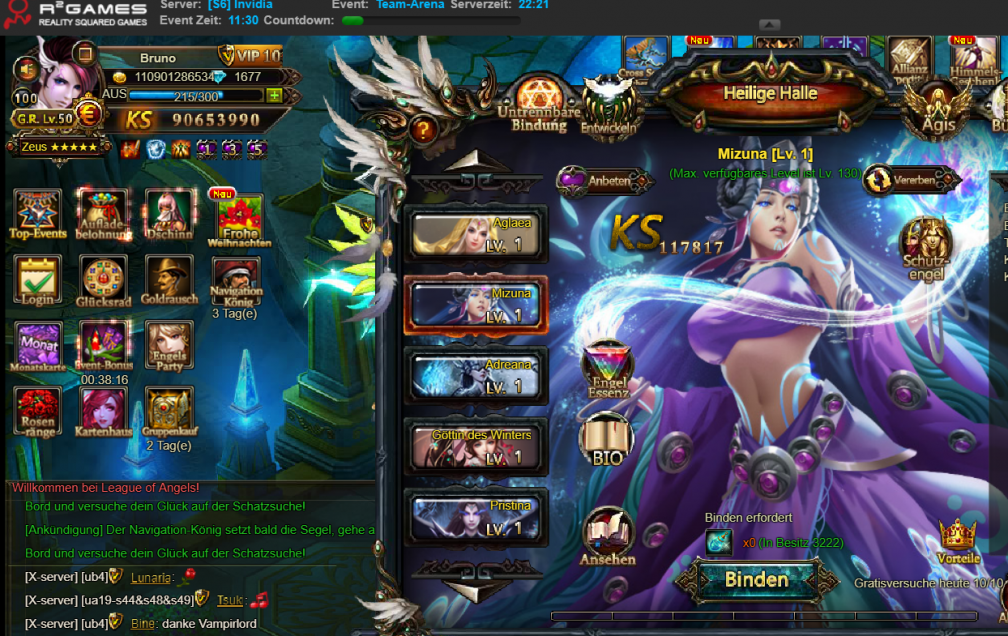Viewport: 1008px width, 636px height.
Task: Select Göttin des Winters angel
Action: (476, 446)
